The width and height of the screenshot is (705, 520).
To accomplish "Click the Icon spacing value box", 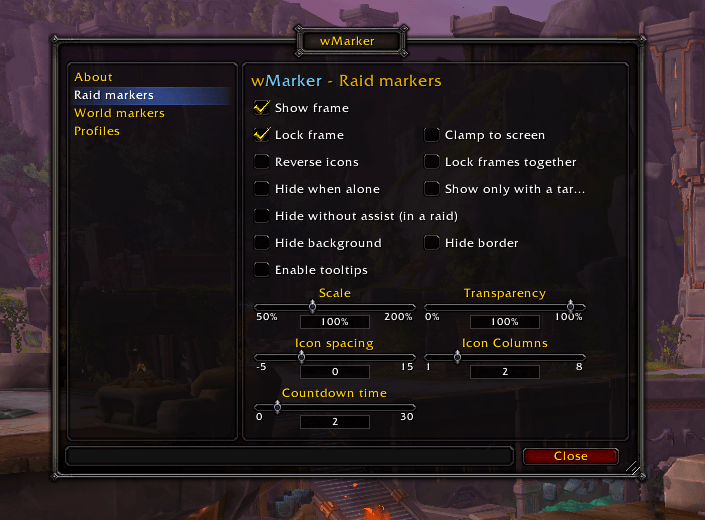I will click(x=335, y=372).
